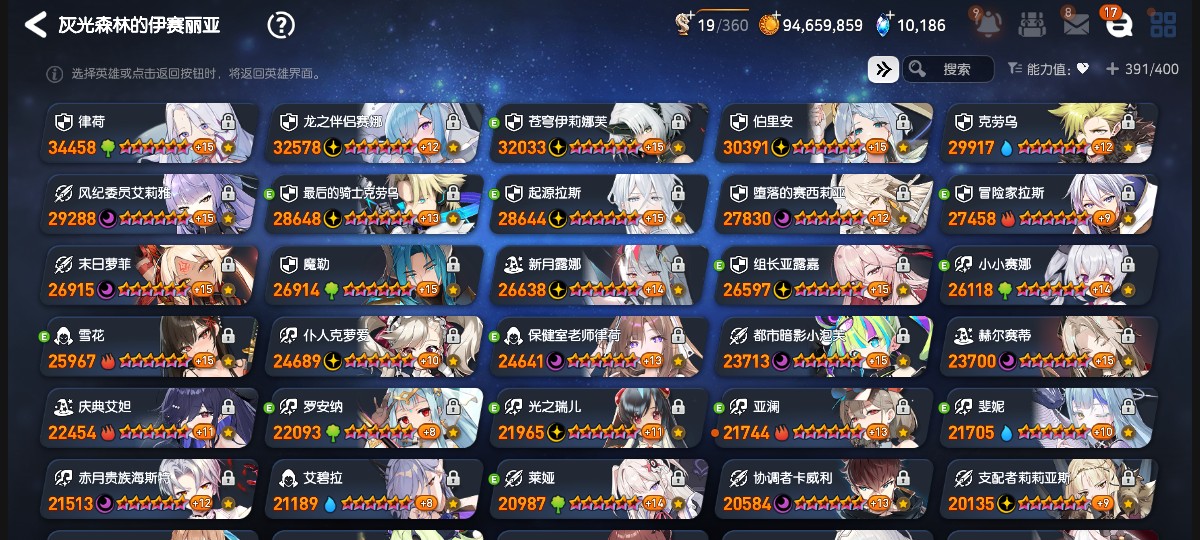Open the notification bell

coord(984,25)
